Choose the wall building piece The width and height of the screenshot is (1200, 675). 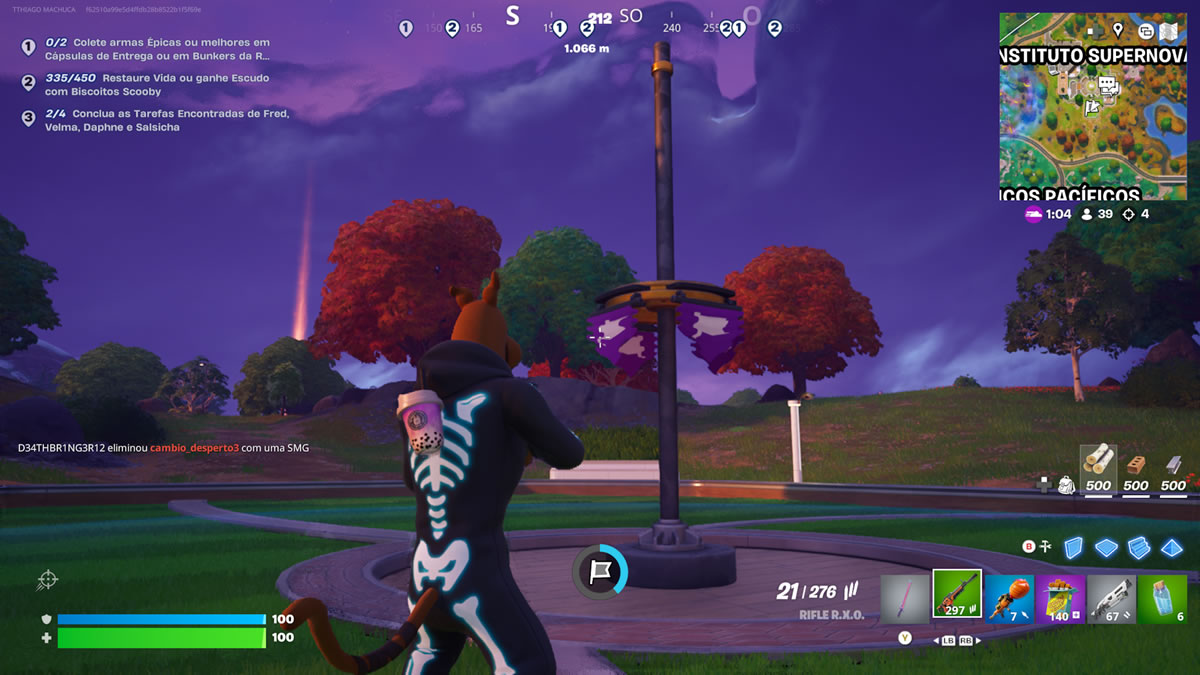1073,547
